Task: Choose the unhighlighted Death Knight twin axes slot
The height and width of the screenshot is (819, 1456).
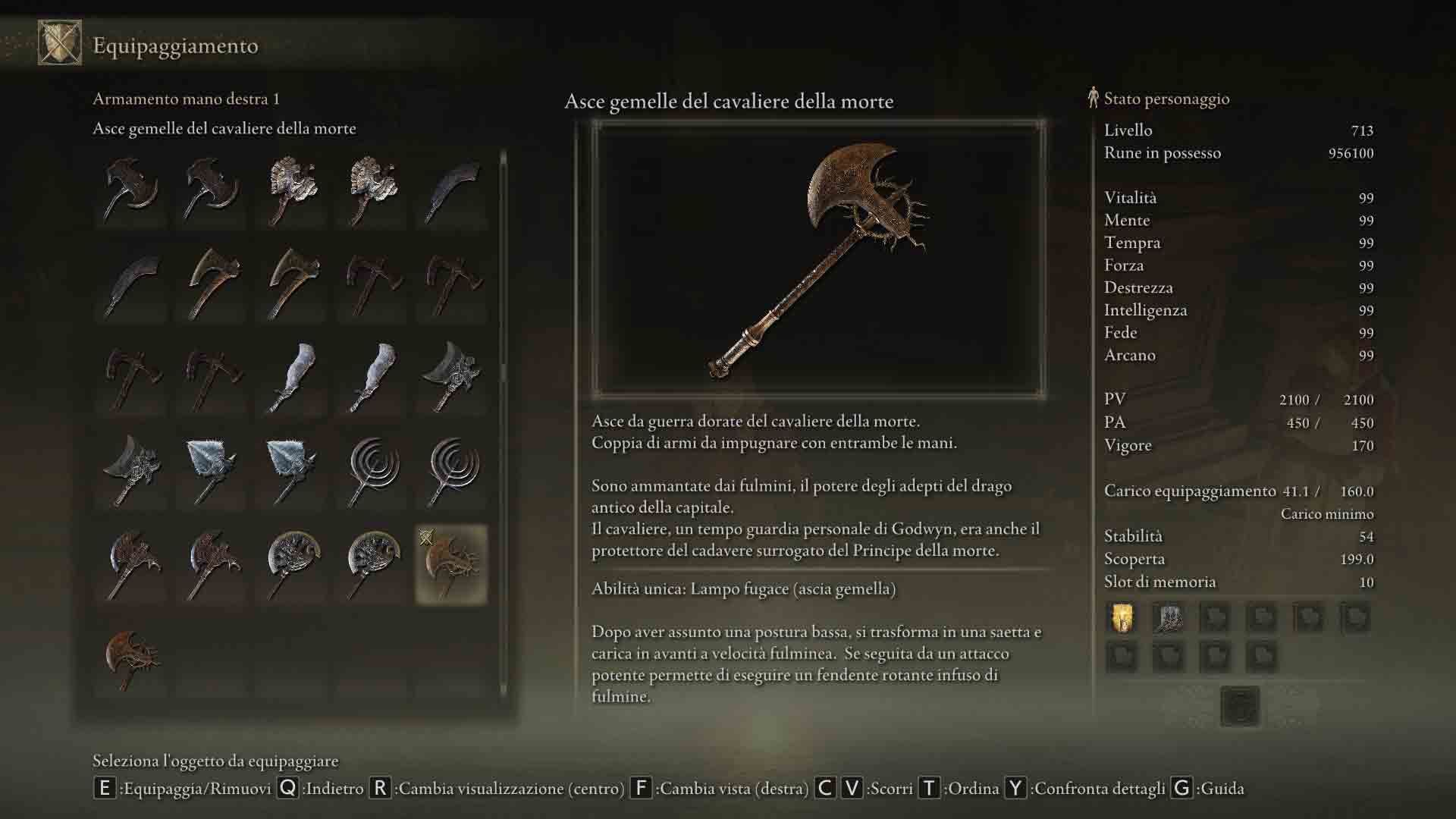Action: (x=131, y=658)
